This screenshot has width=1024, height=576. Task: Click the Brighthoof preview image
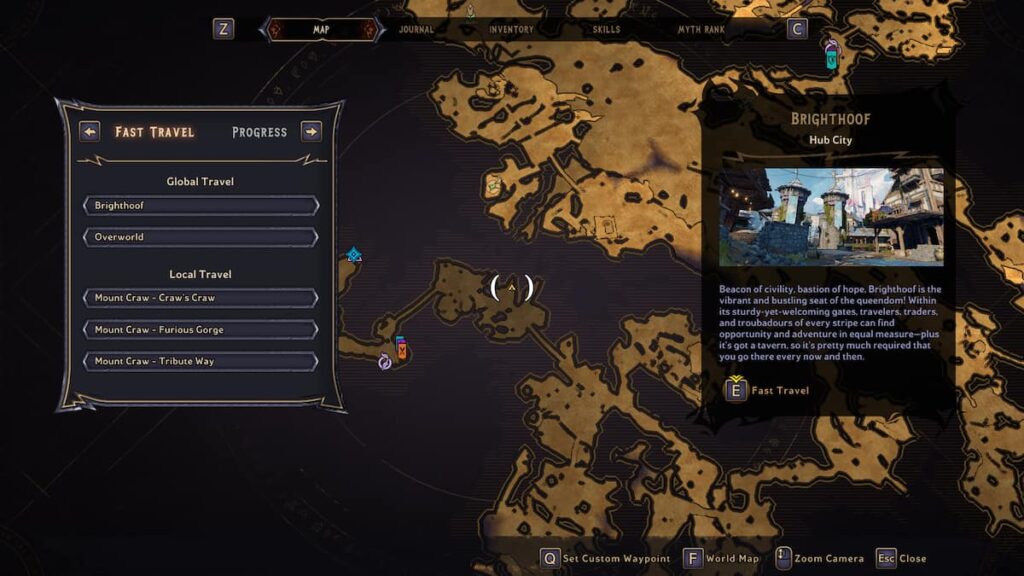tap(830, 217)
